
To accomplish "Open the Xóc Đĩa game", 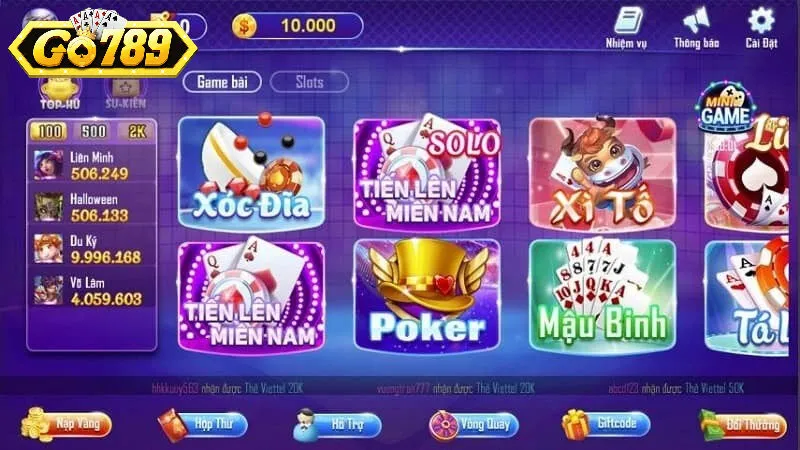I will [251, 173].
